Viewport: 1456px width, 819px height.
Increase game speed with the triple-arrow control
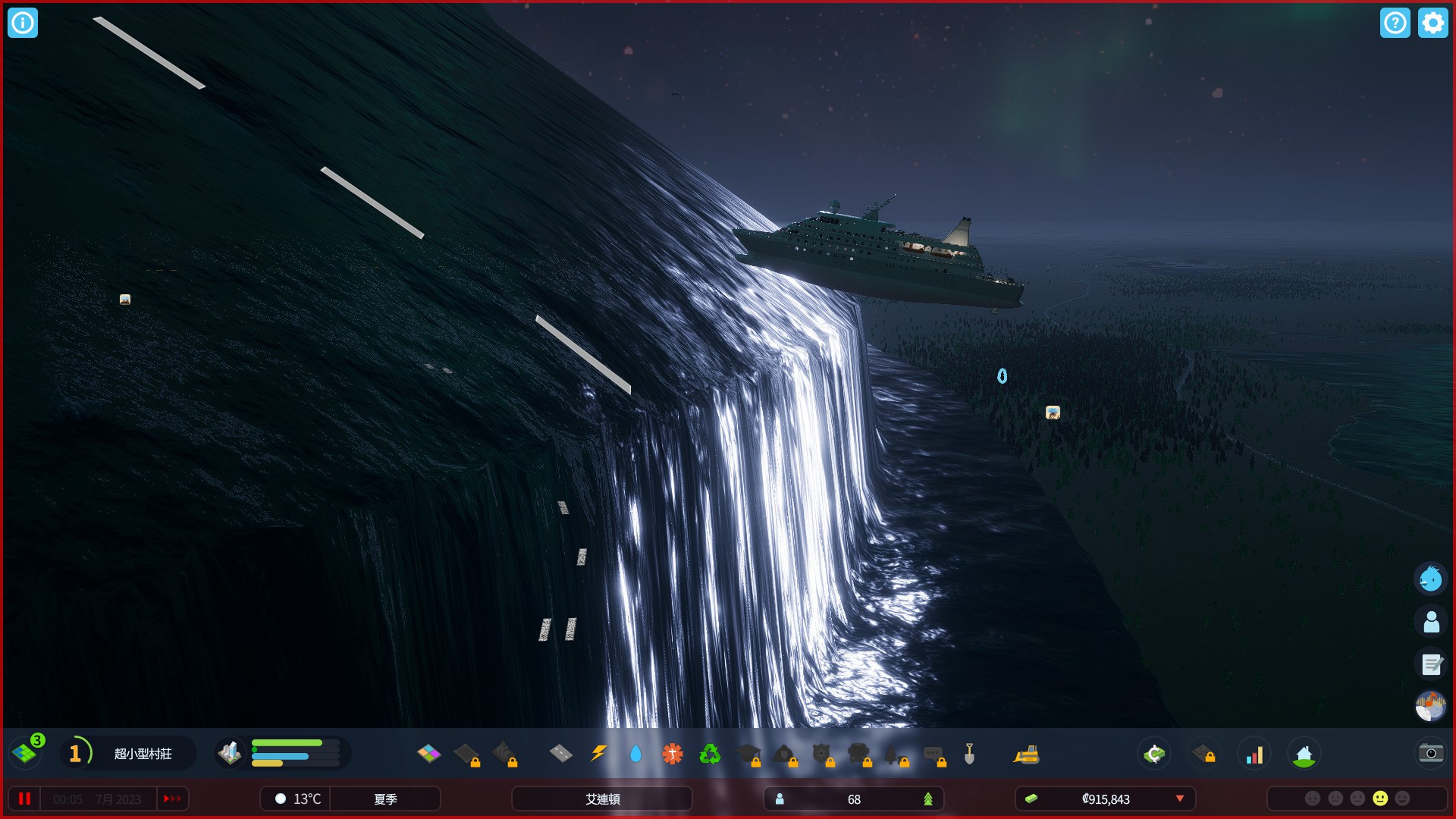tap(172, 799)
